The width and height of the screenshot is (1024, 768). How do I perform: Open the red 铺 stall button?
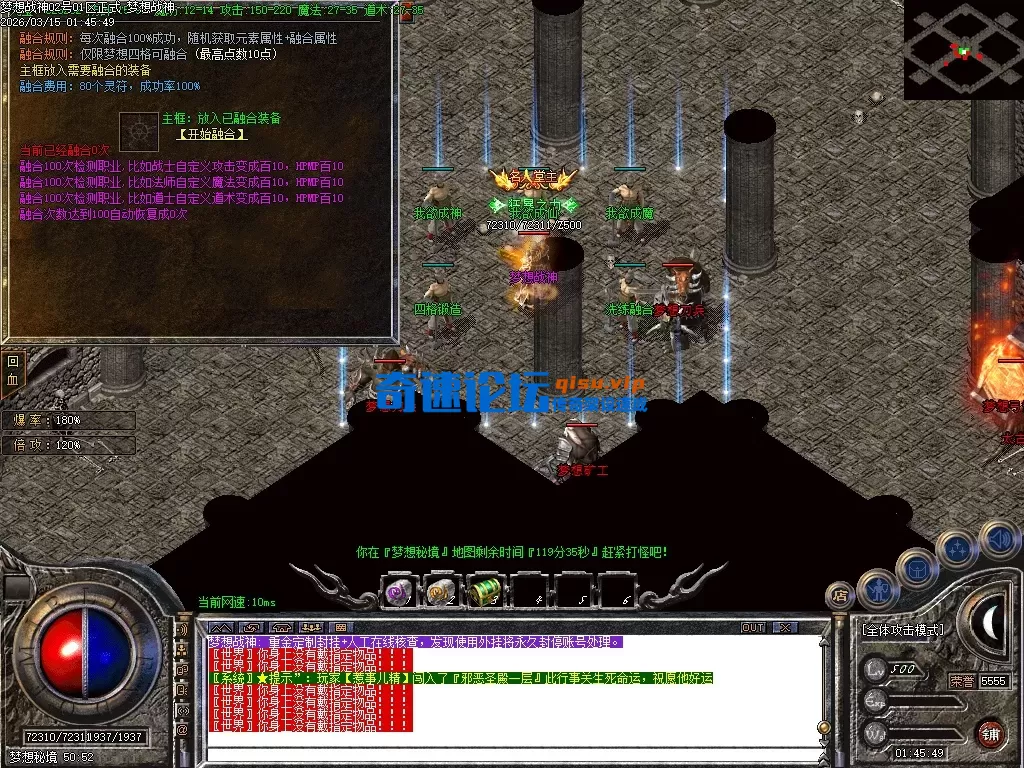click(990, 733)
